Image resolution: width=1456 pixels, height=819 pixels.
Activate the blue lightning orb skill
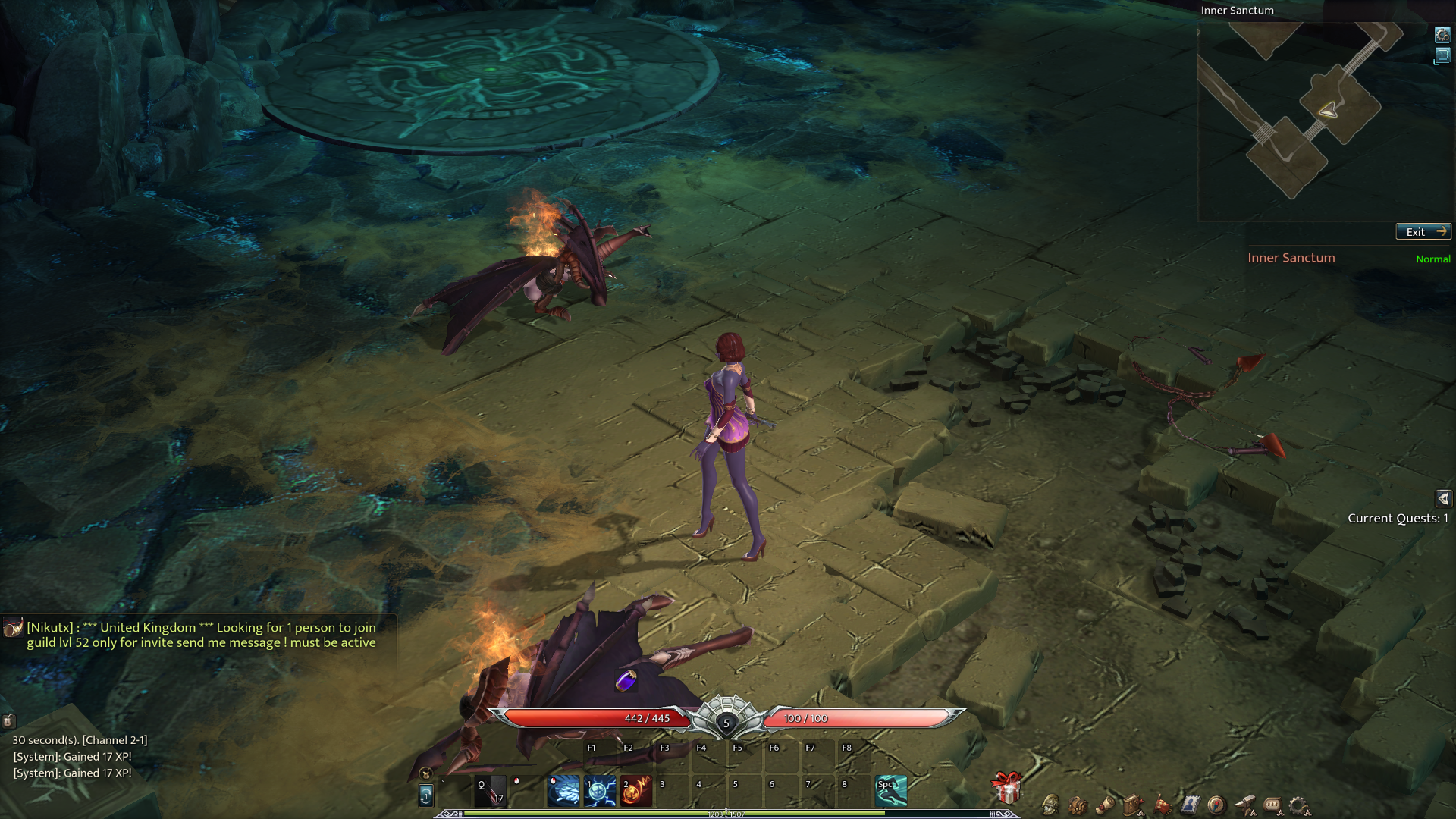click(600, 791)
